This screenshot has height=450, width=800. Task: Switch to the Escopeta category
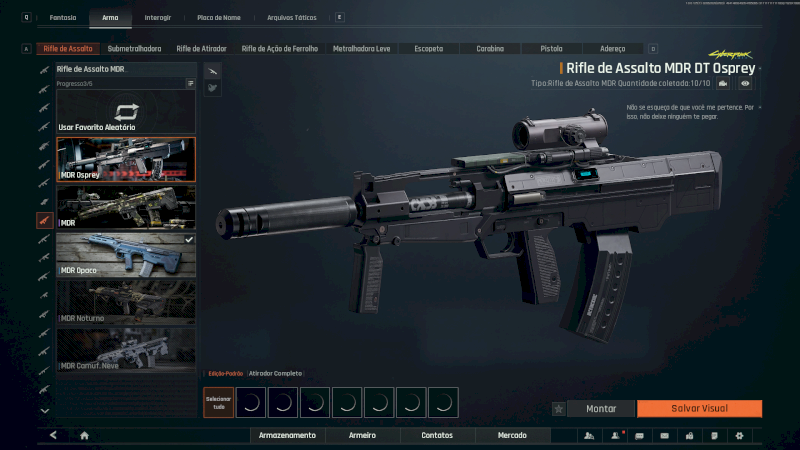[428, 48]
